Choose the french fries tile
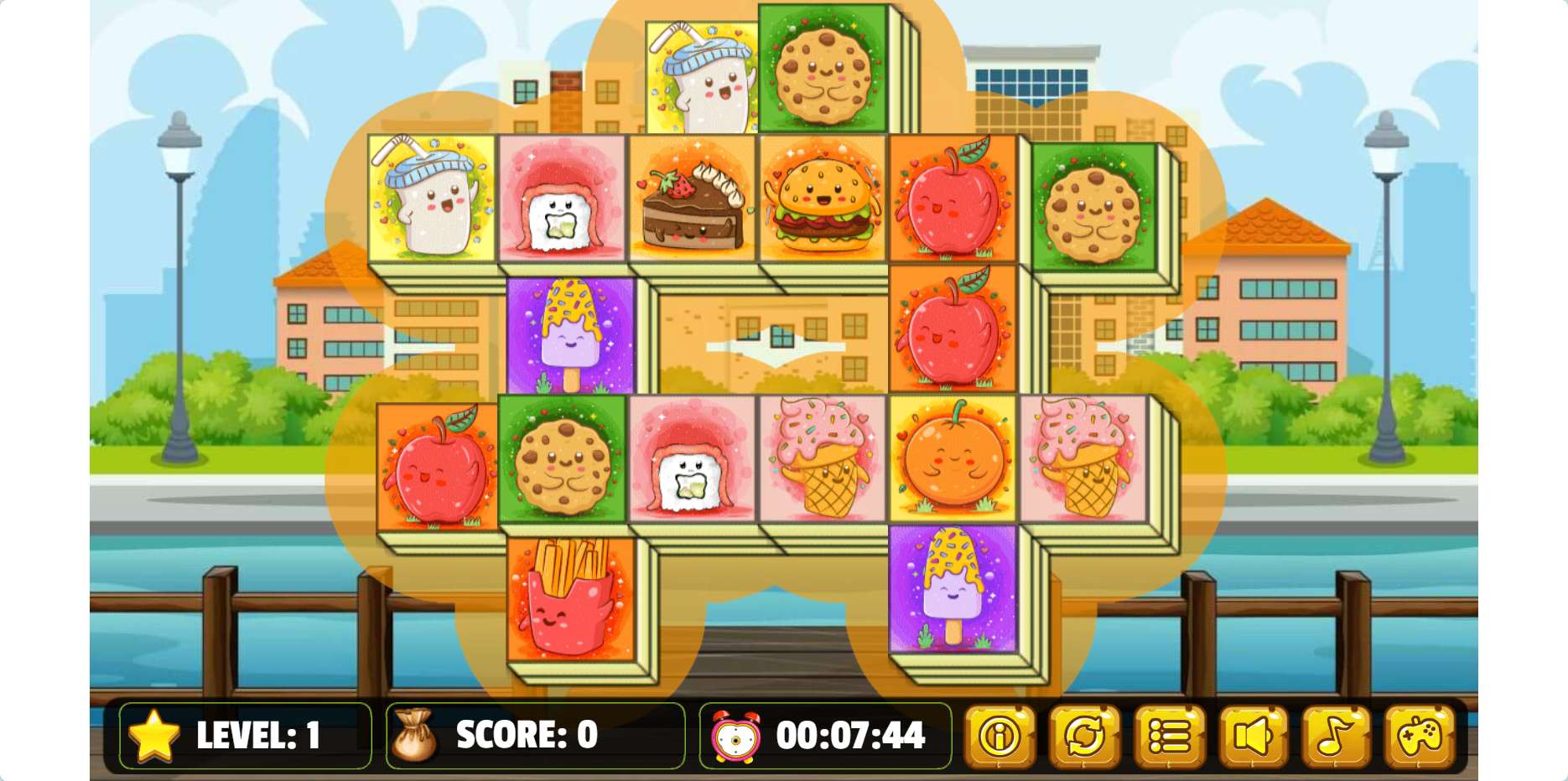Image resolution: width=1568 pixels, height=781 pixels. pos(571,598)
